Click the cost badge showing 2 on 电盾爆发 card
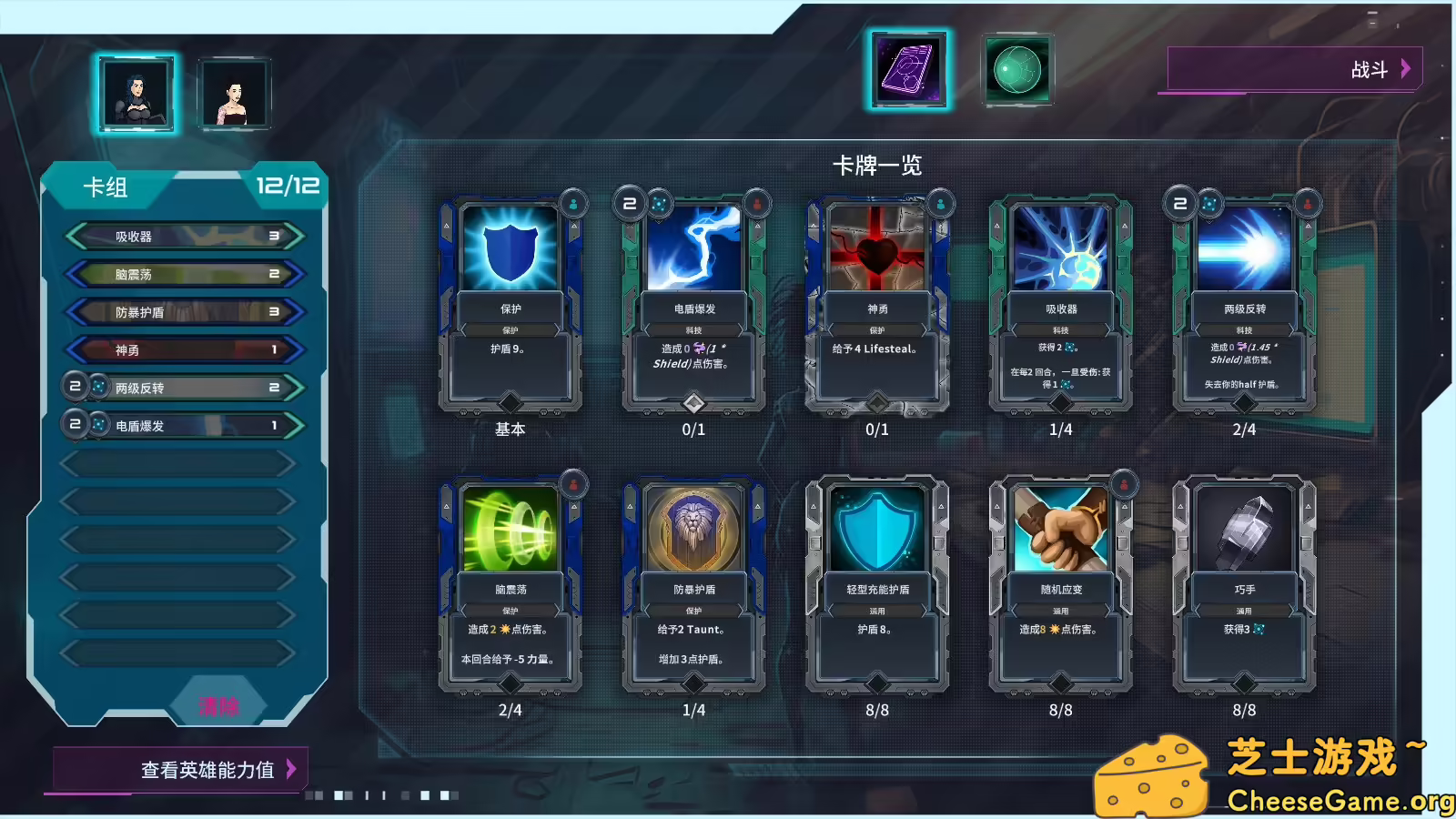1456x819 pixels. click(629, 204)
